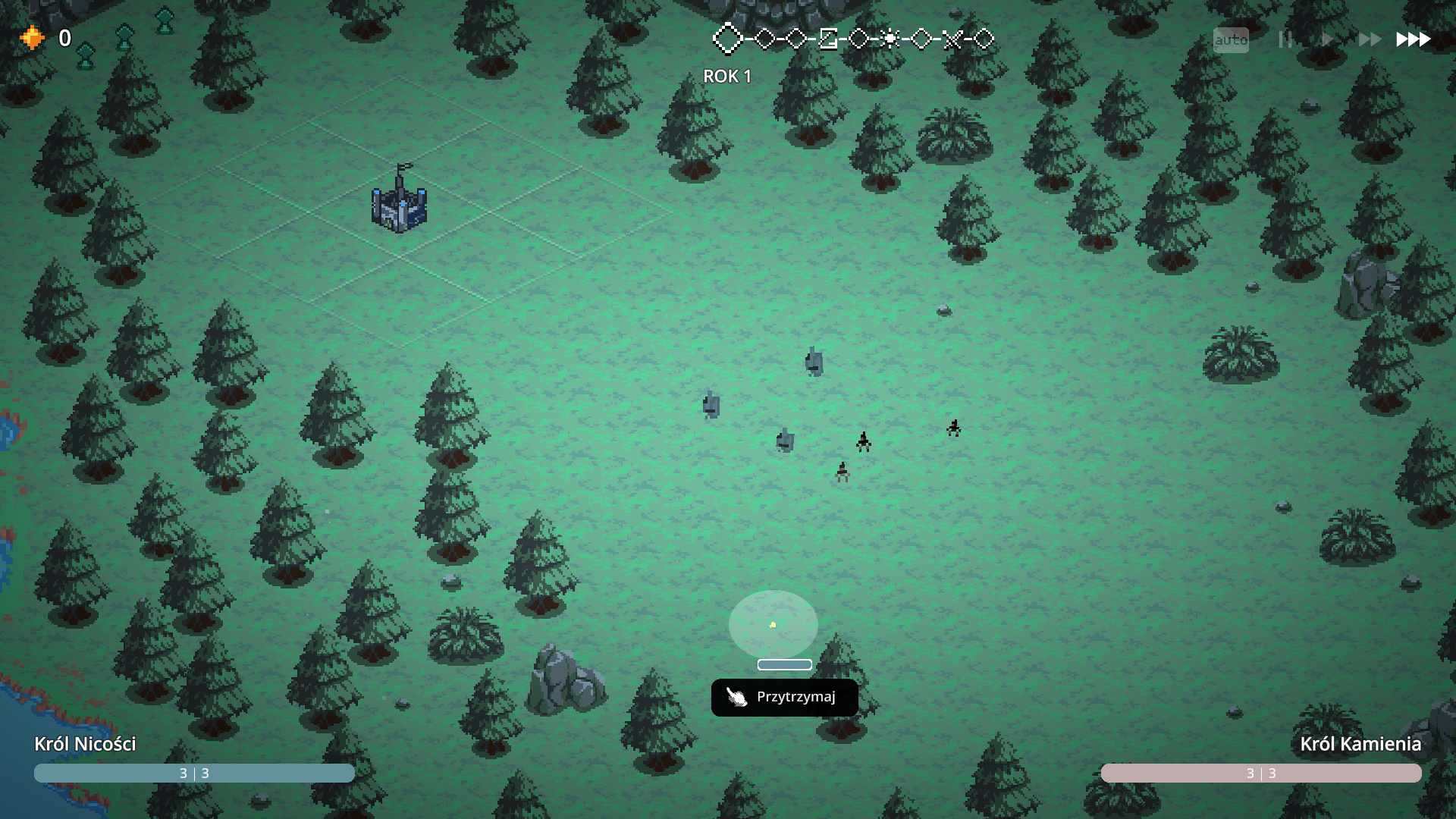Click the orange gem resource icon
Screen dimensions: 1456x819
[32, 37]
